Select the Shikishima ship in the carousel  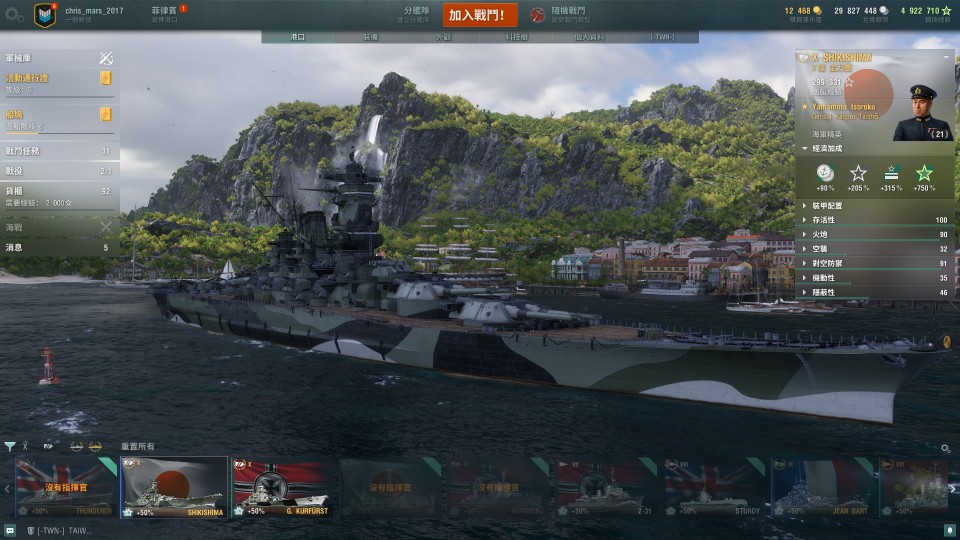[x=174, y=488]
